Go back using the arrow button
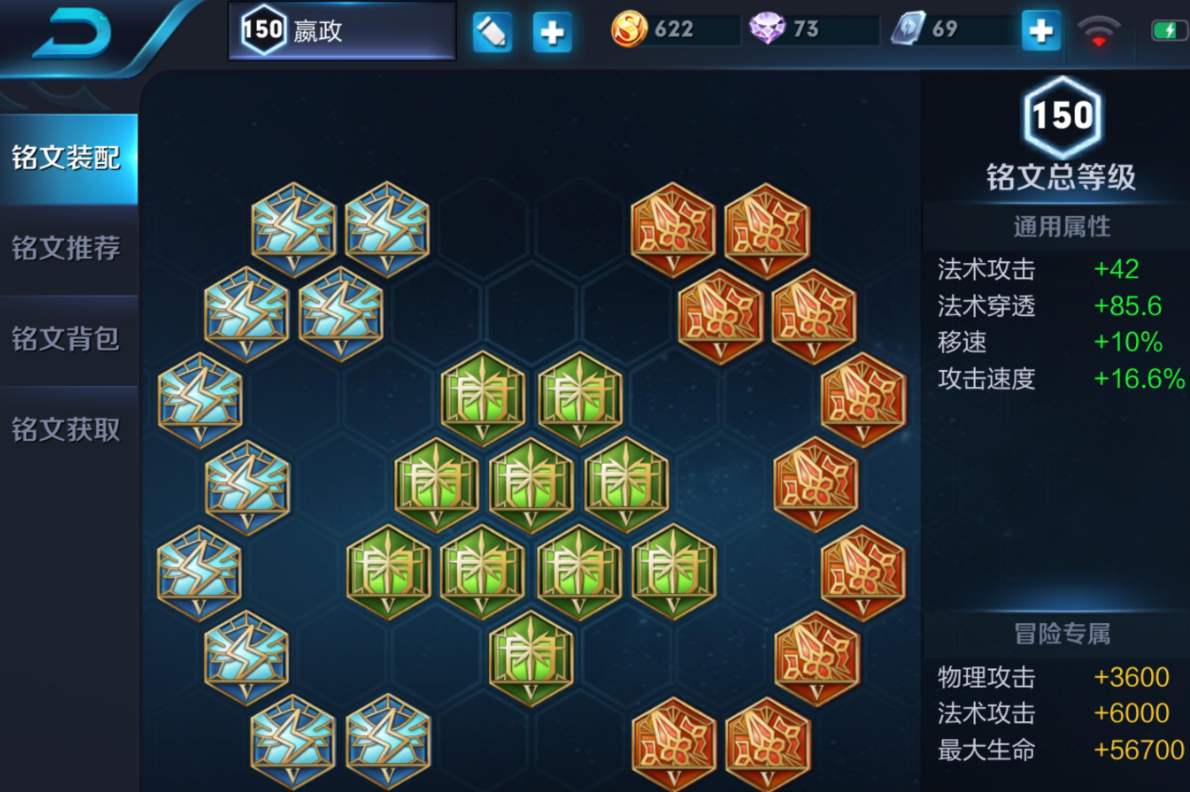The image size is (1190, 792). (x=72, y=37)
